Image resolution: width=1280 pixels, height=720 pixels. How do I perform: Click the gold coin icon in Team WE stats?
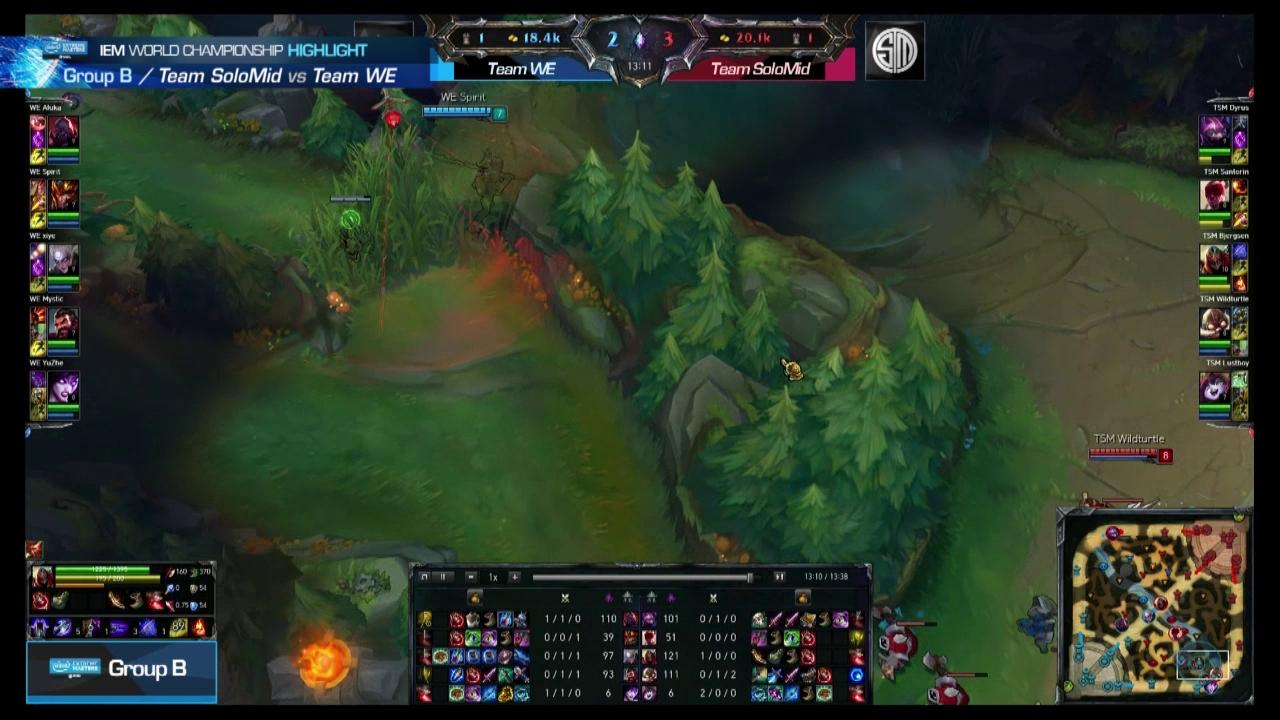pos(513,38)
